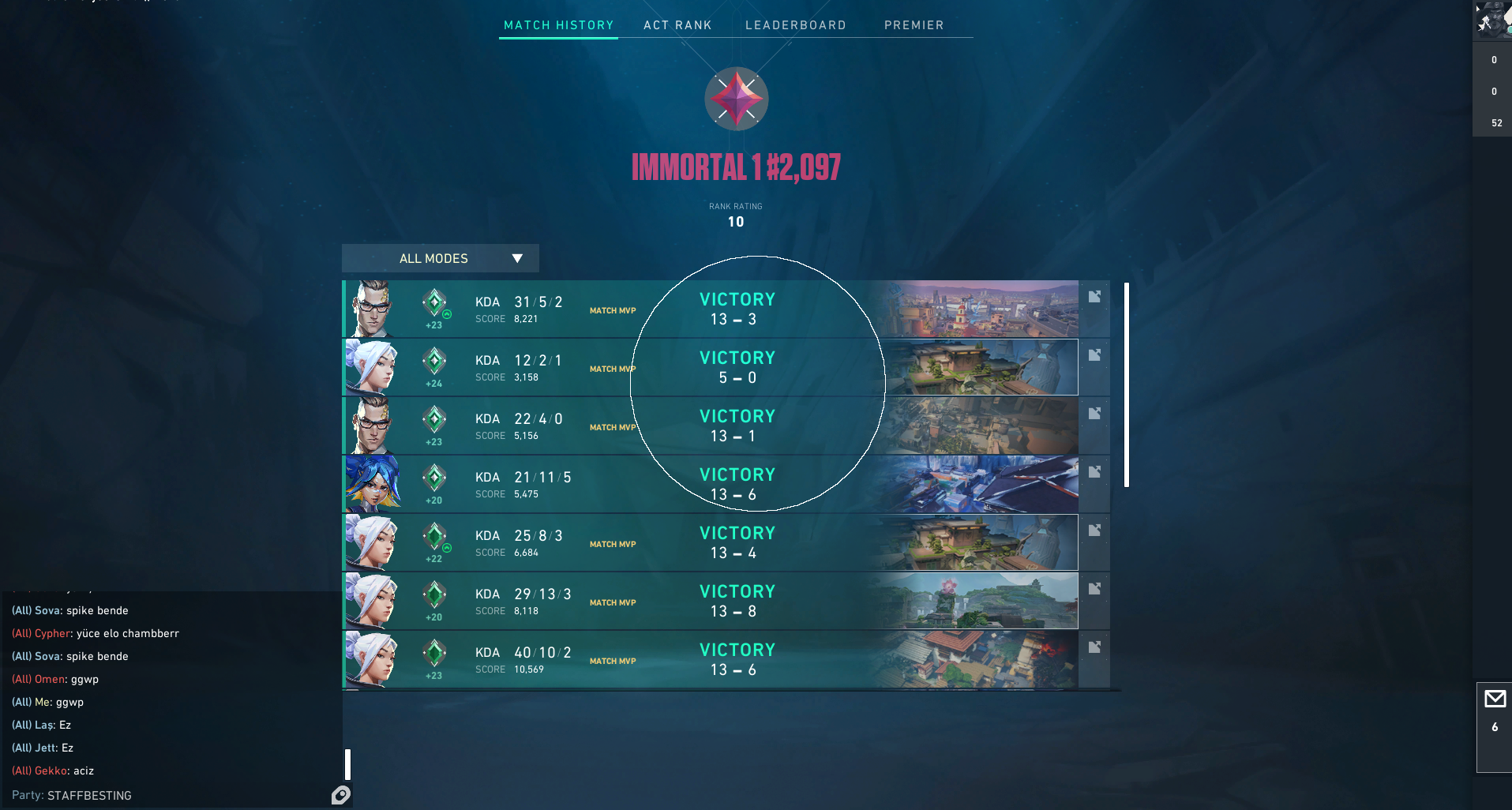Click the Match History tab
1512x810 pixels.
(x=558, y=25)
